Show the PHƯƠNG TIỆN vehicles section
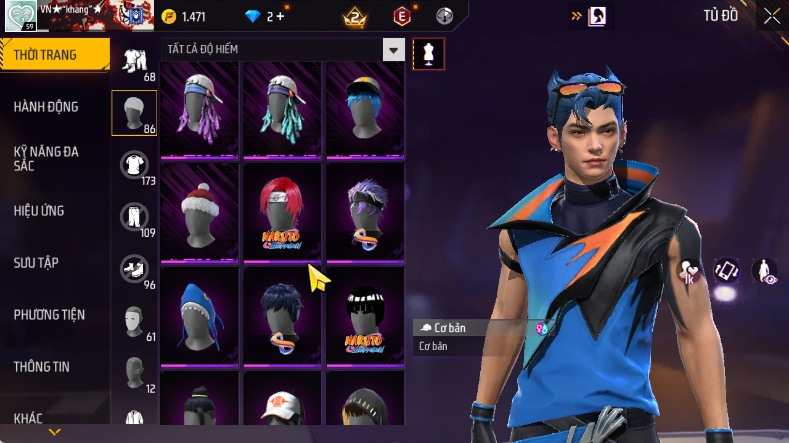Image resolution: width=789 pixels, height=443 pixels. coord(49,315)
